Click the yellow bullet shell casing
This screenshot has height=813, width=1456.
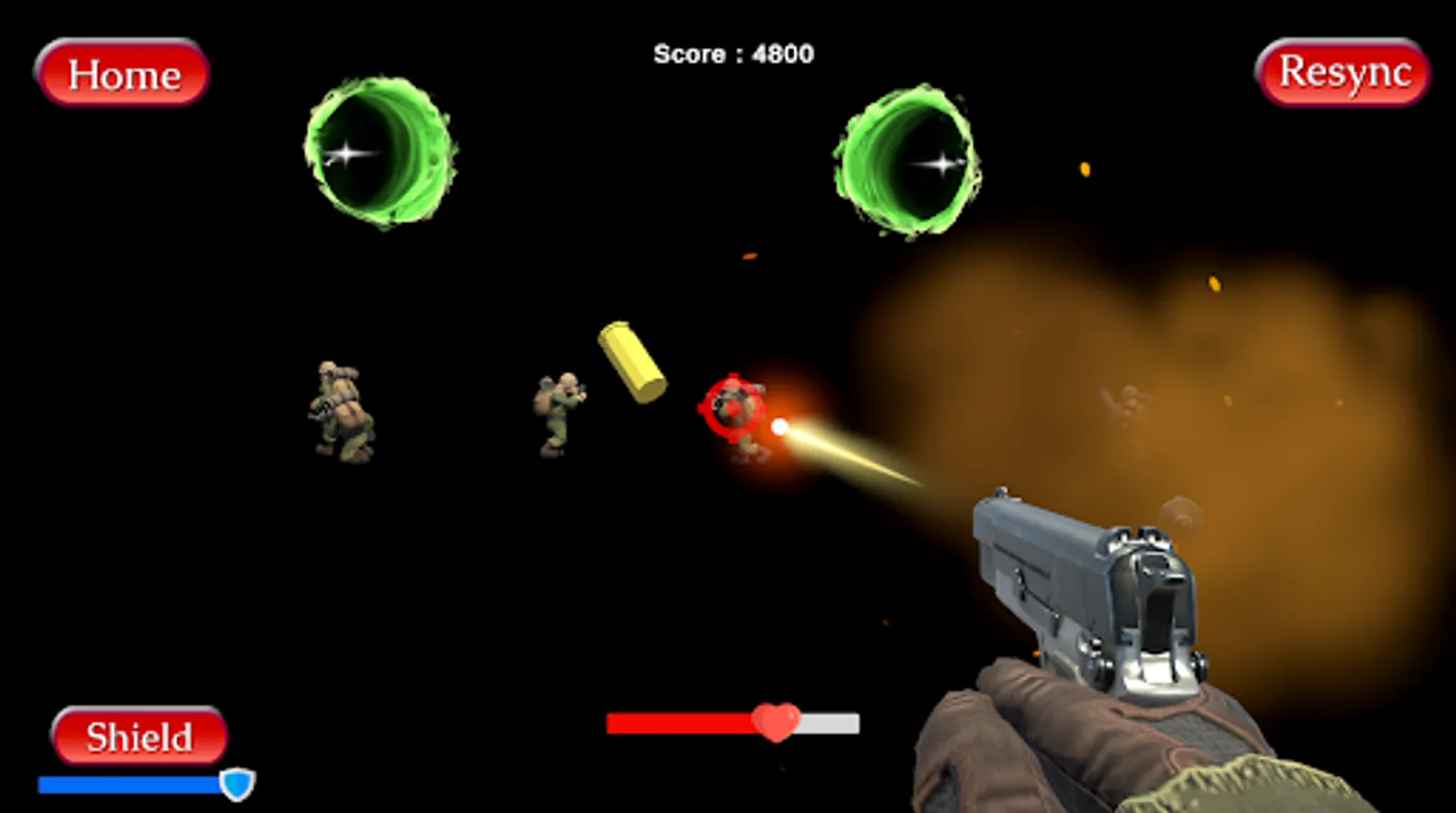[630, 361]
